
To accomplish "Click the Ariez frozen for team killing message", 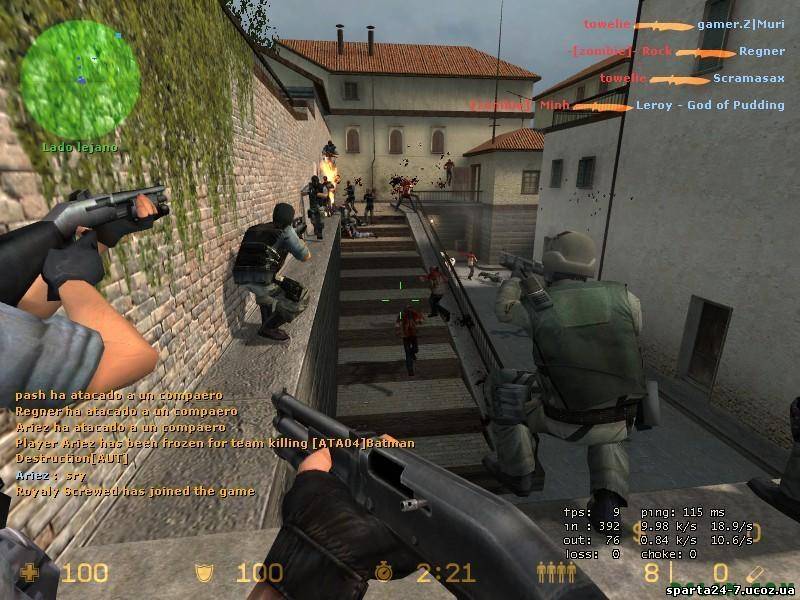I will point(215,443).
